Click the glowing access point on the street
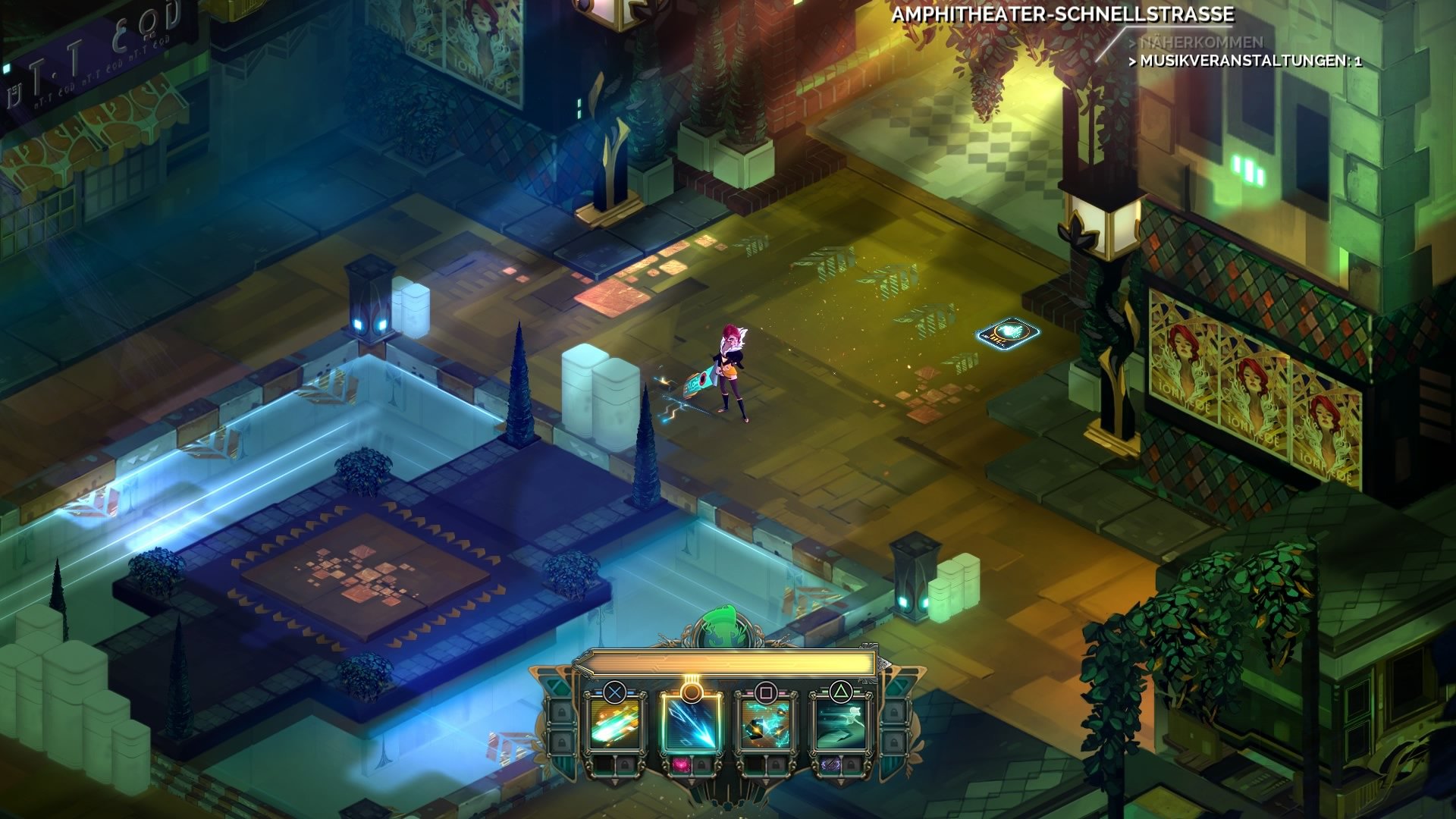The height and width of the screenshot is (819, 1456). click(1009, 334)
